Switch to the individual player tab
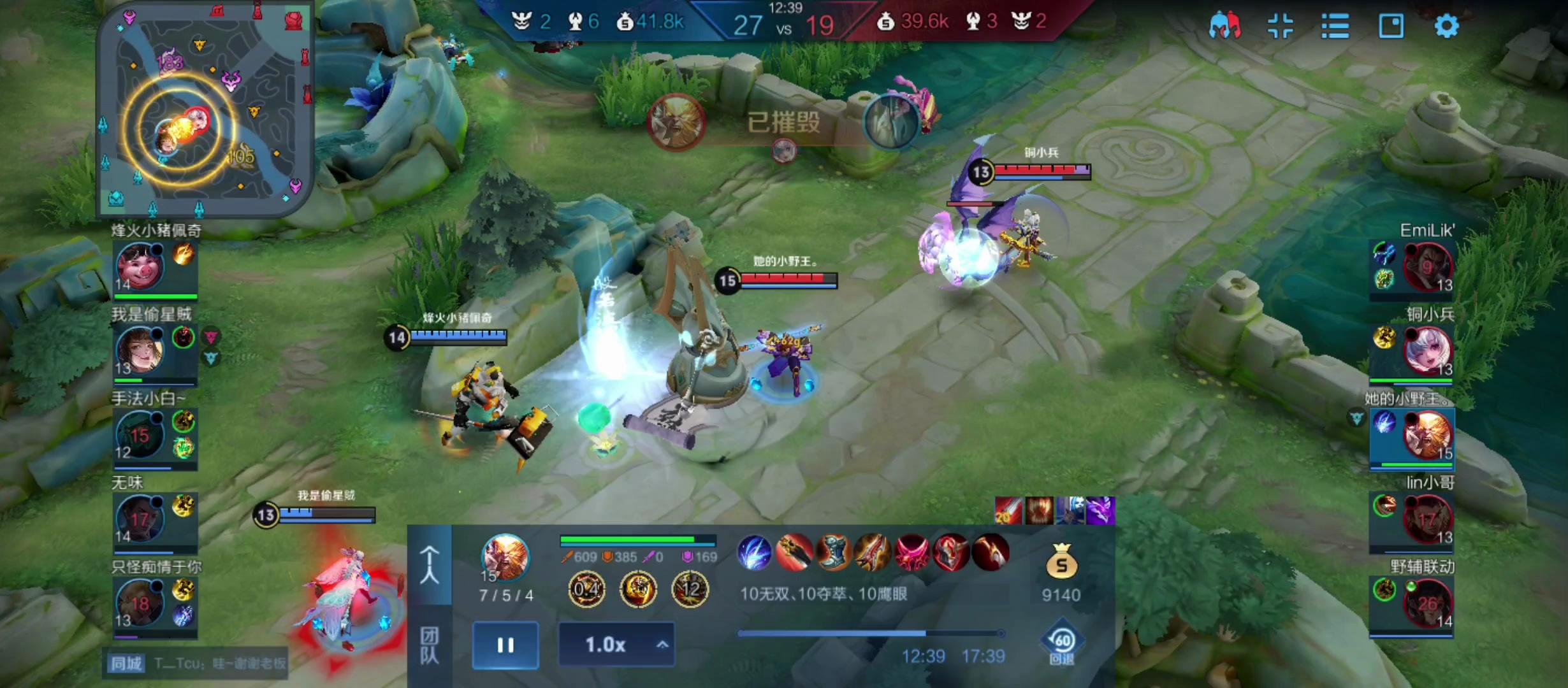 click(430, 564)
